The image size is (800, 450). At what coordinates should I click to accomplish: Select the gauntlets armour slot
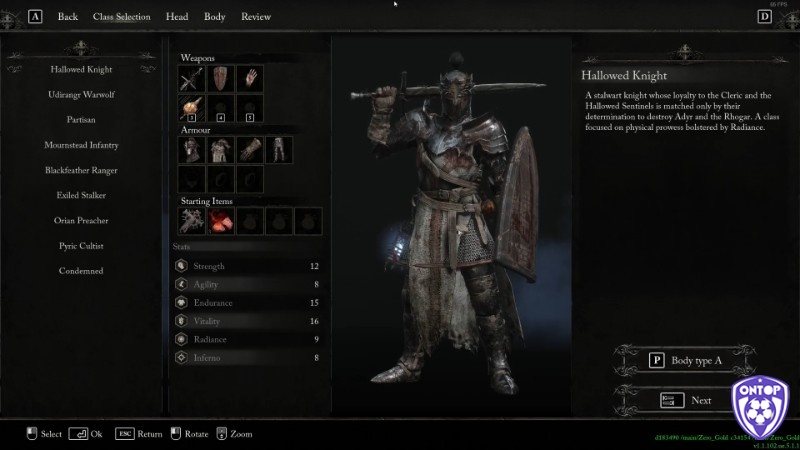pyautogui.click(x=249, y=150)
